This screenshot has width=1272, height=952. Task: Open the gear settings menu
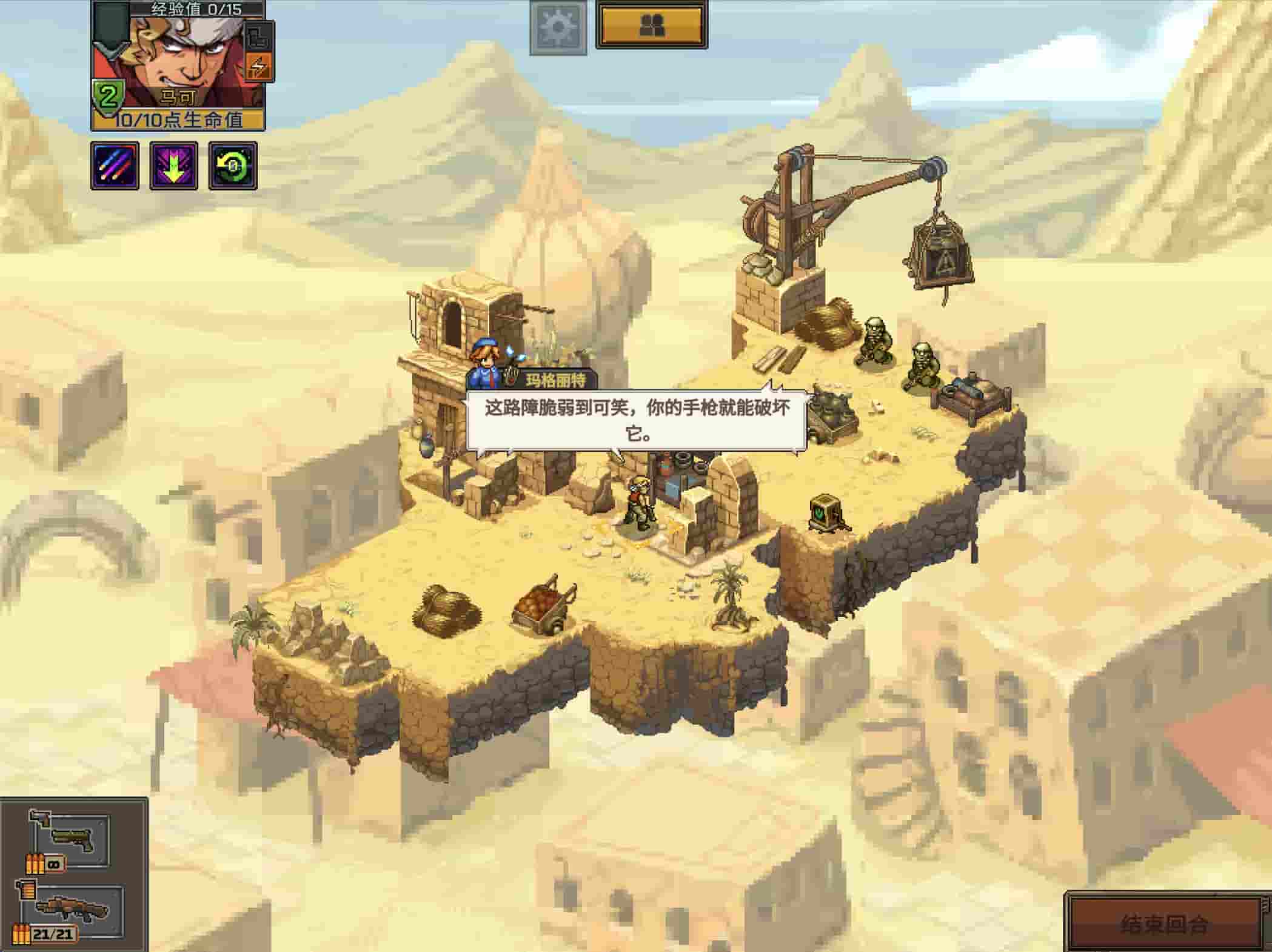pos(558,27)
